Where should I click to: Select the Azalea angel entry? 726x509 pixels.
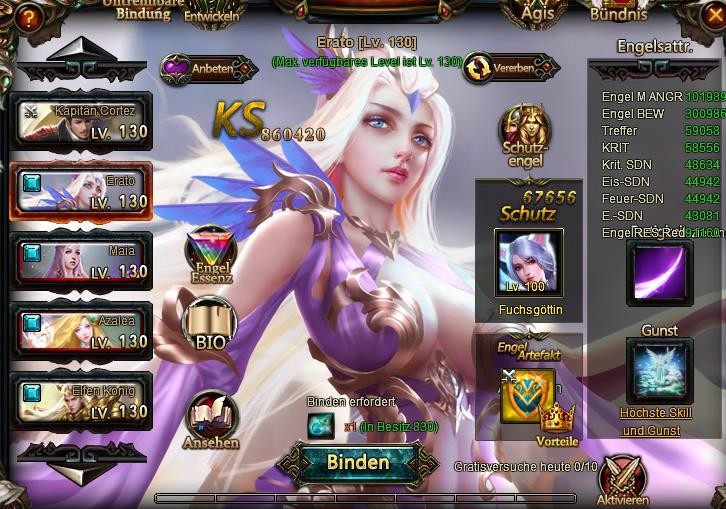coord(81,331)
